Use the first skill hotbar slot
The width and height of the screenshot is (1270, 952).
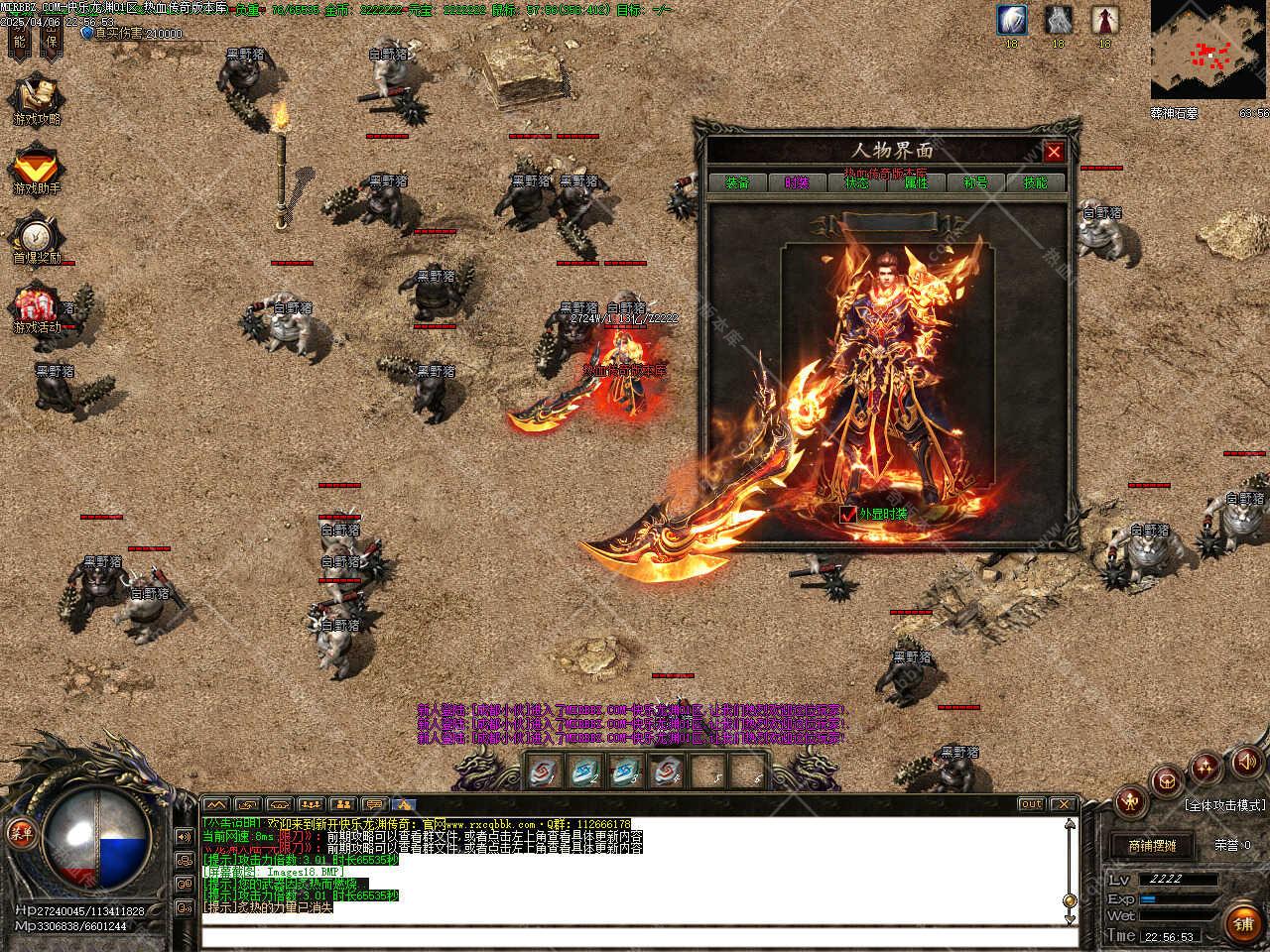pos(543,770)
